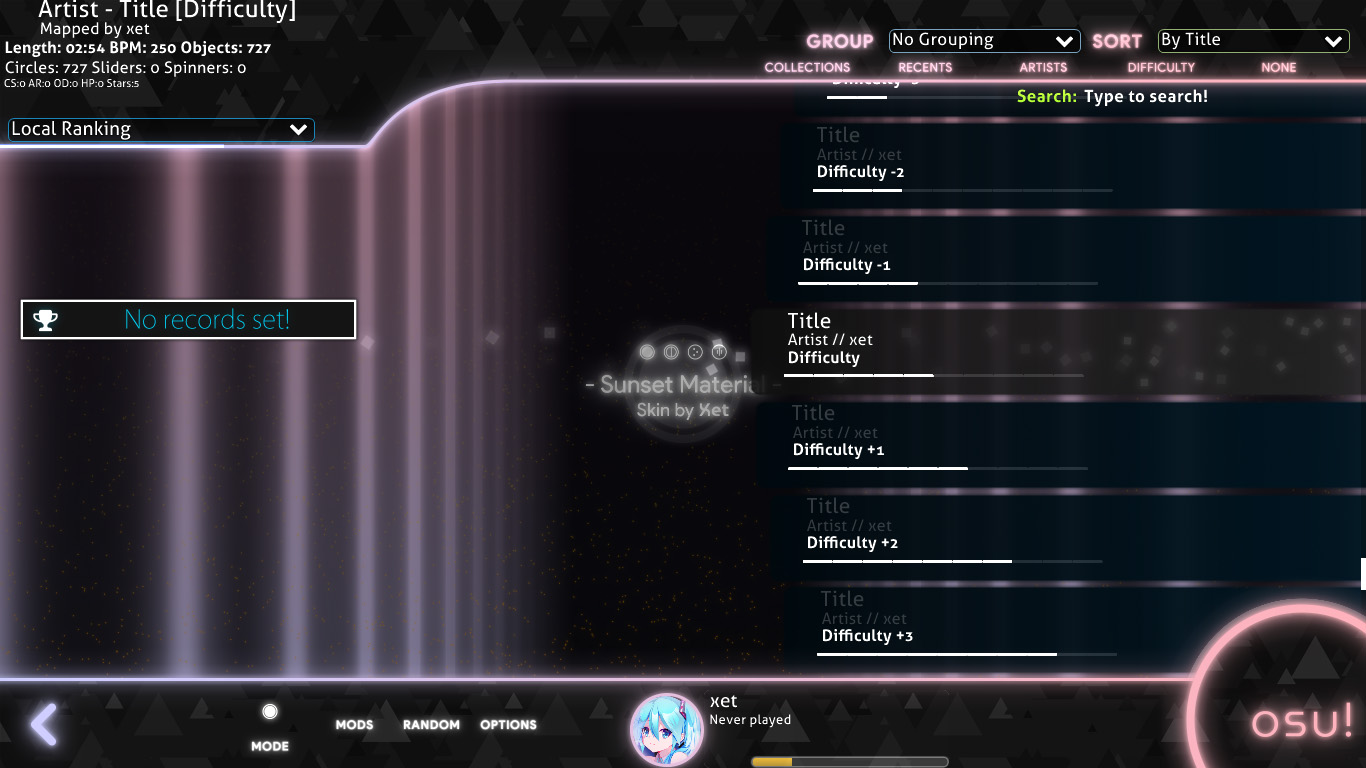Select the mania mode icon in the skin logo
This screenshot has height=768, width=1366.
717,351
